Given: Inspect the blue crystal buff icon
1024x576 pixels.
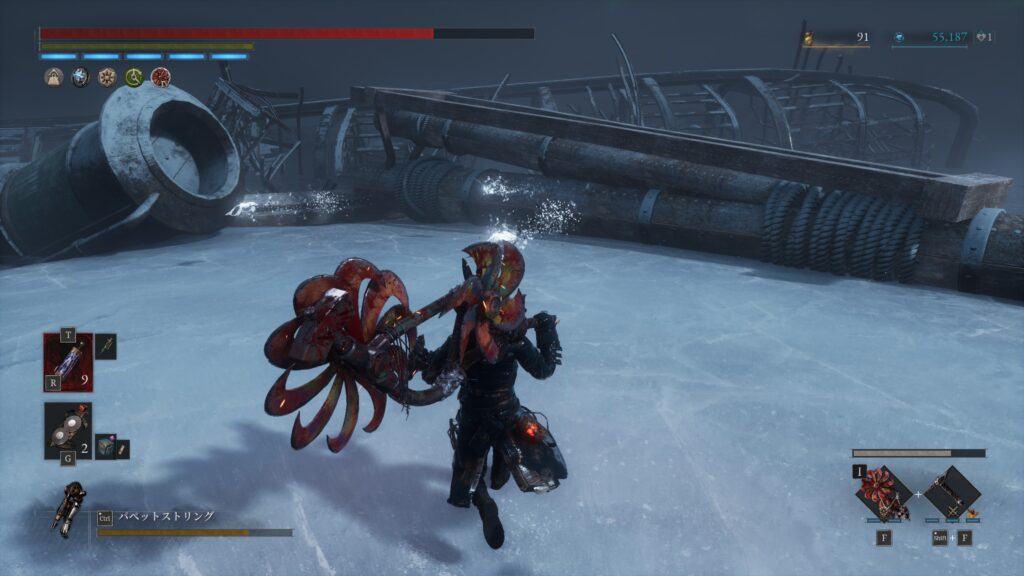Looking at the screenshot, I should [80, 77].
